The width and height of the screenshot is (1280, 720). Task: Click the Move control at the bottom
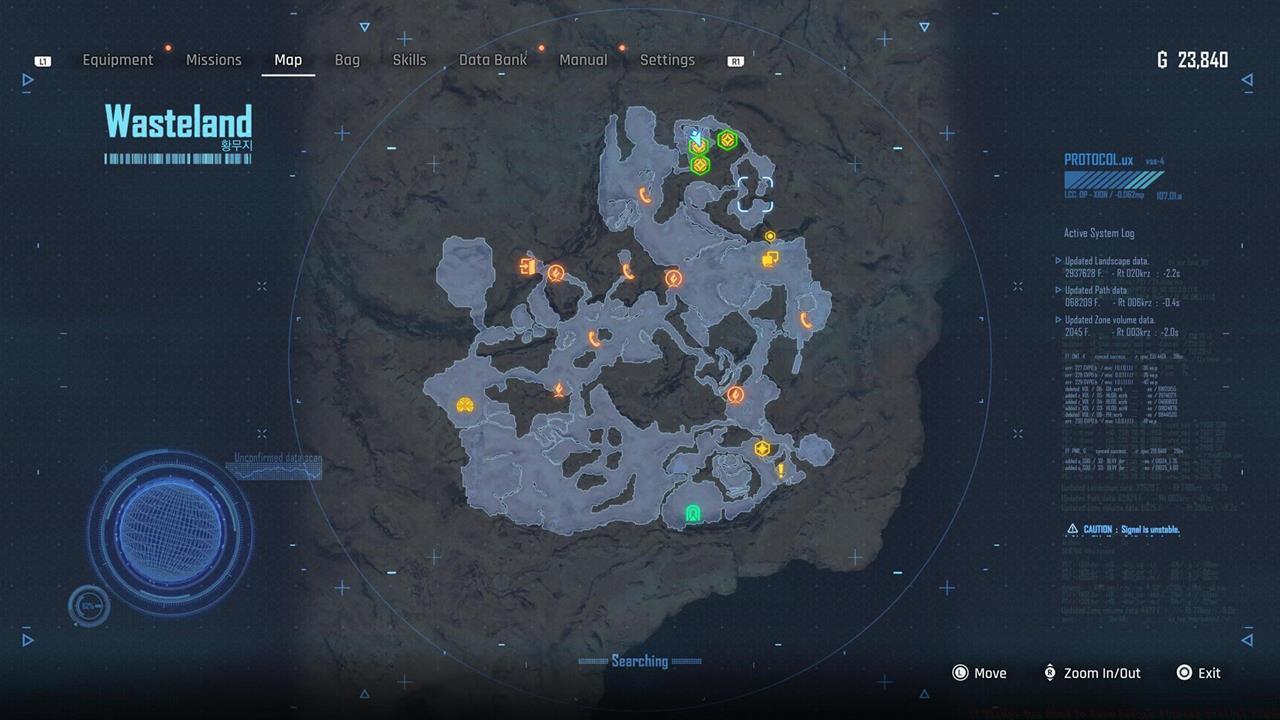click(980, 673)
